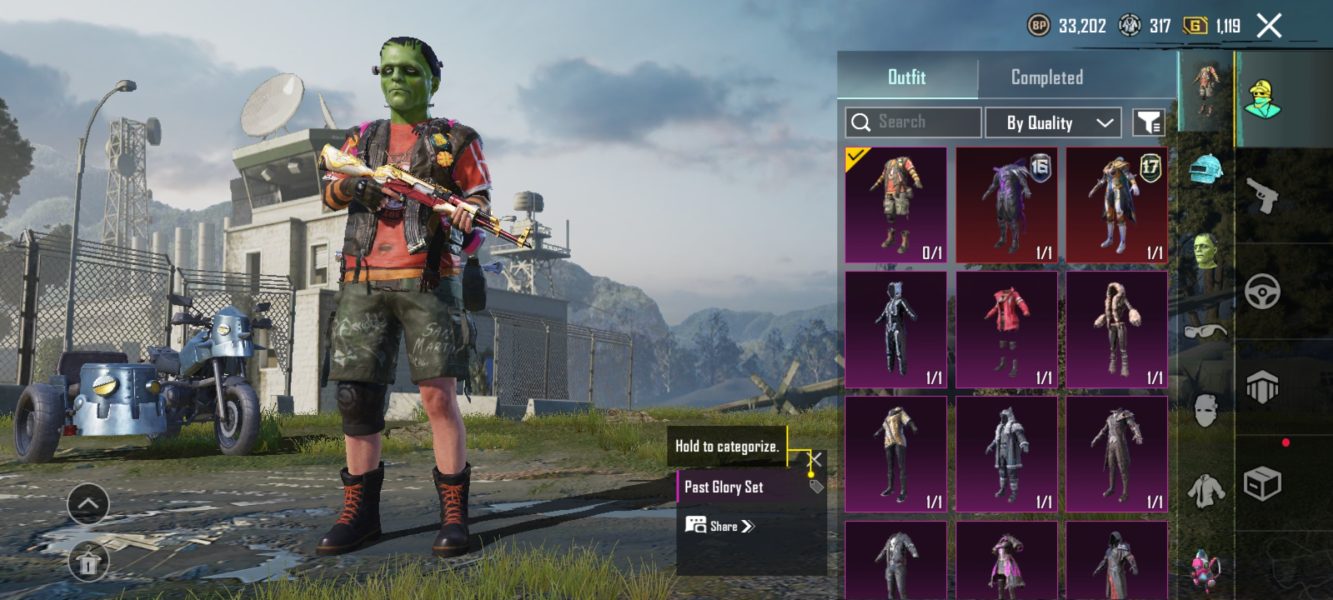Close the inventory screen with the X
The height and width of the screenshot is (600, 1333).
pyautogui.click(x=1268, y=26)
